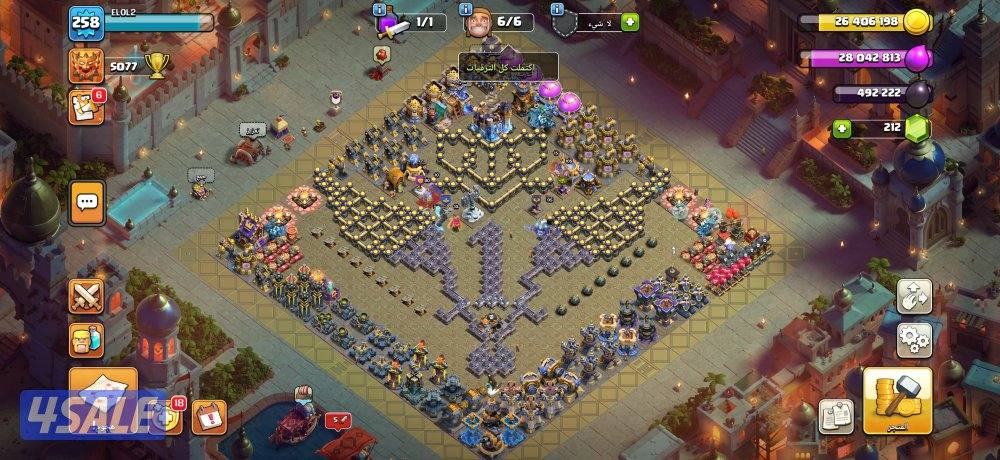Open the layout editor hand-arrows button
The width and height of the screenshot is (1000, 460).
914,295
